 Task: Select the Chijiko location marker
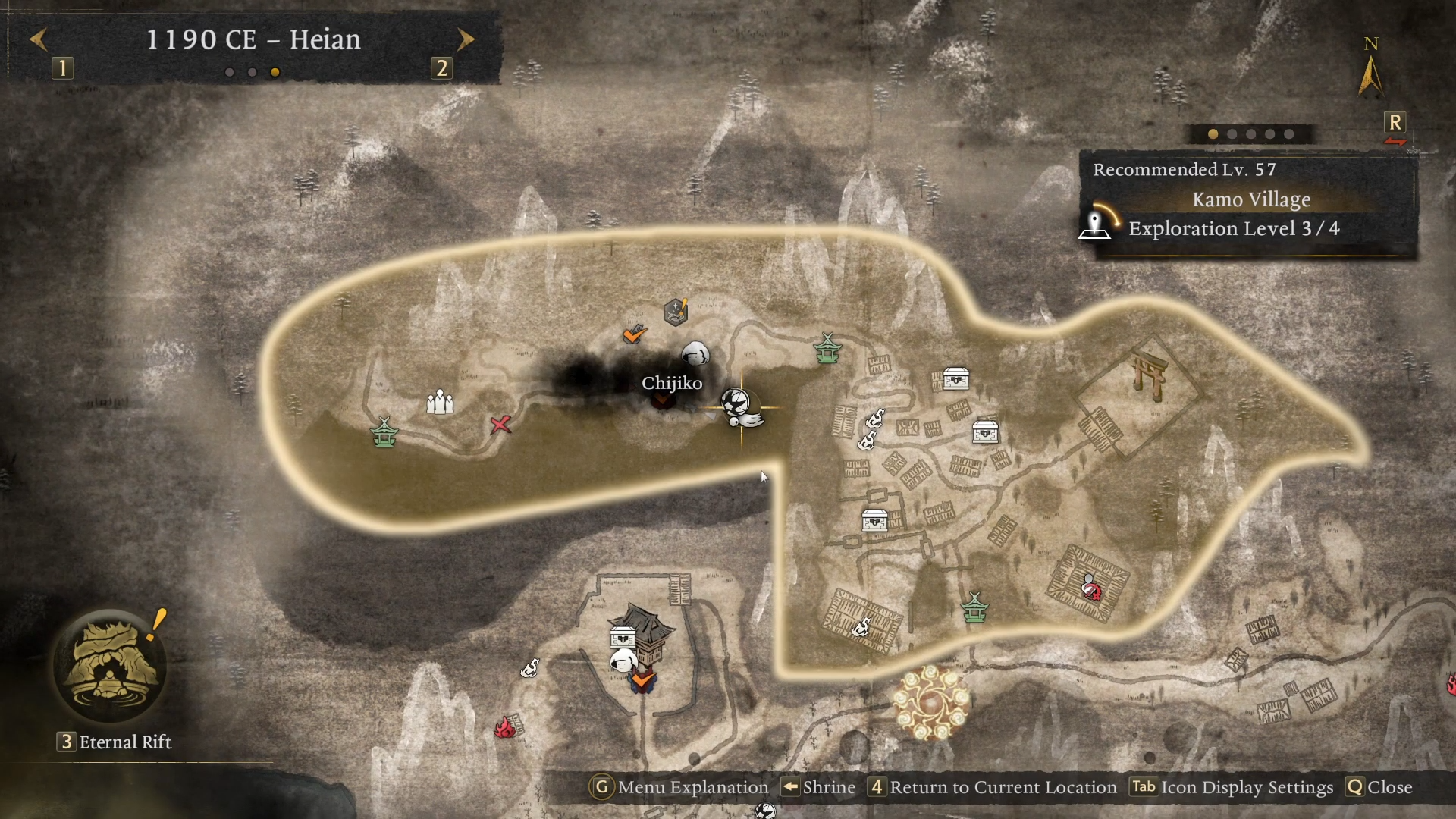click(664, 397)
